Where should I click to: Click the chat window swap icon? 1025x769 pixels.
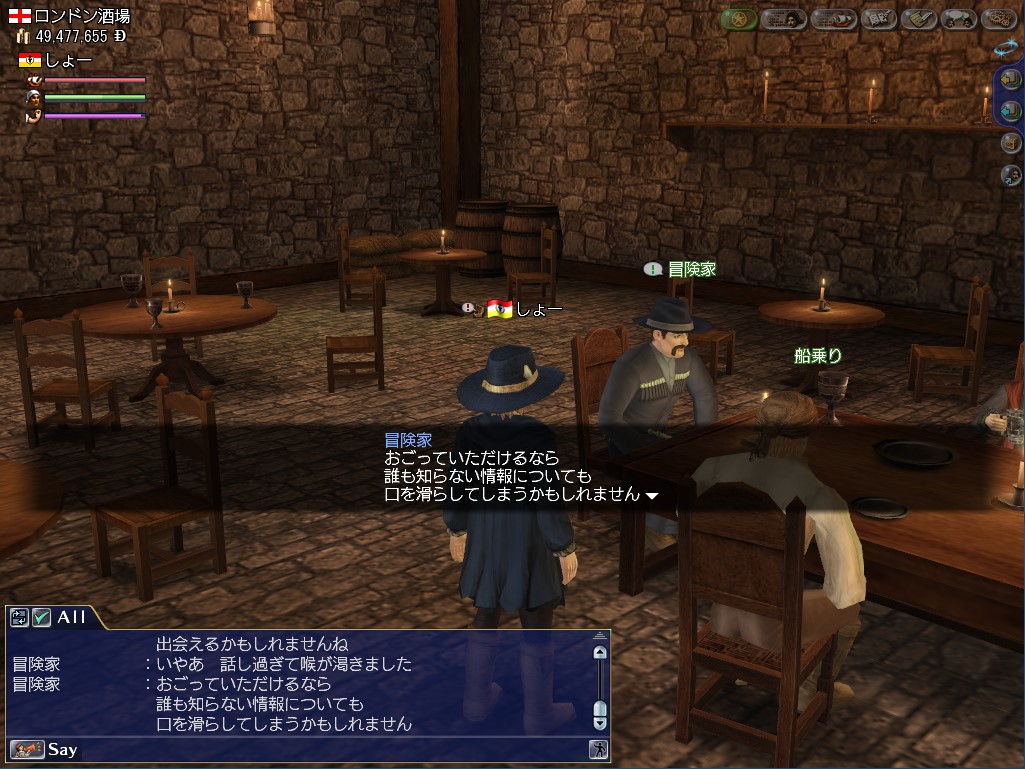(x=19, y=618)
